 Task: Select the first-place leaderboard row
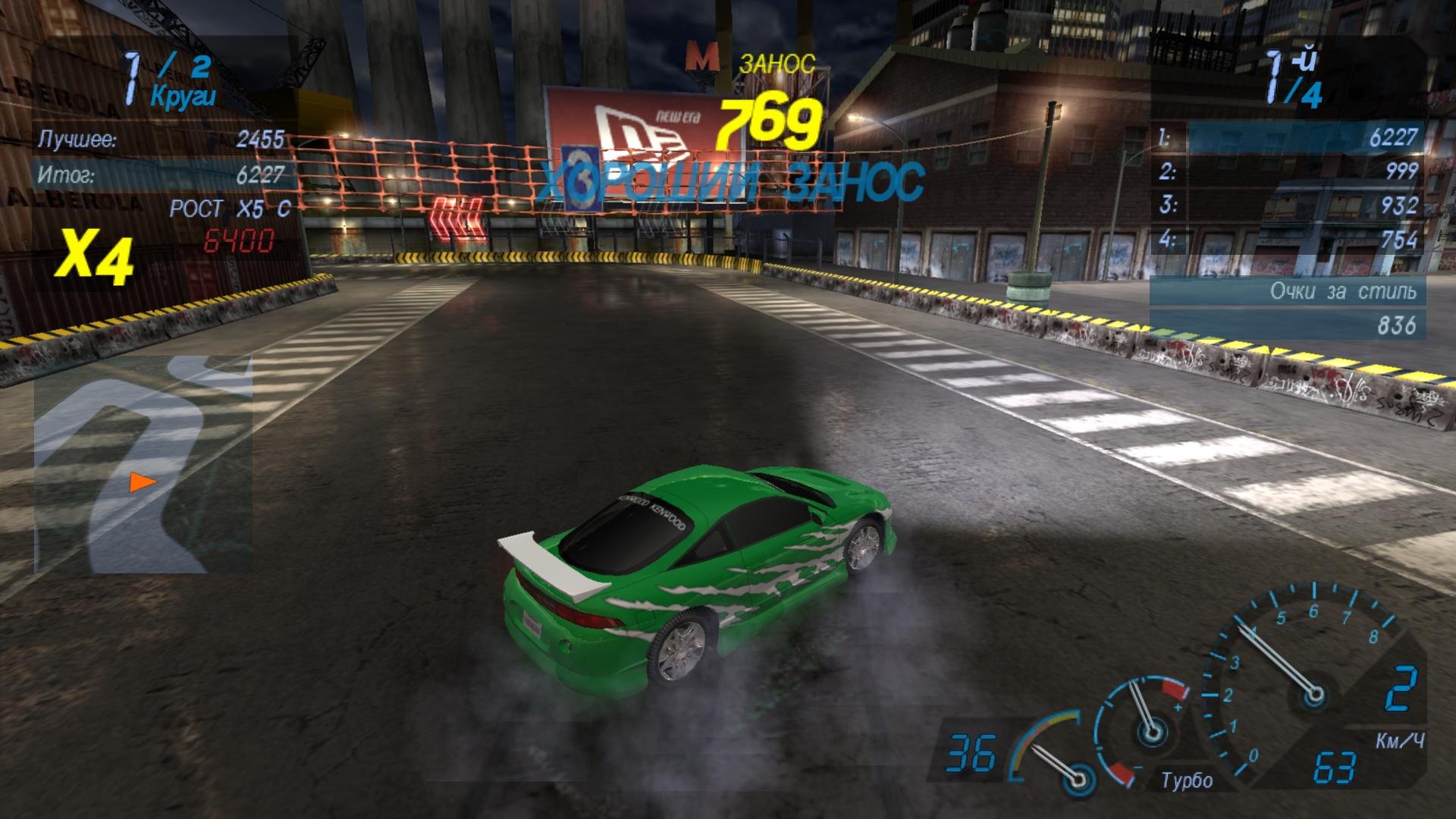(x=1288, y=138)
